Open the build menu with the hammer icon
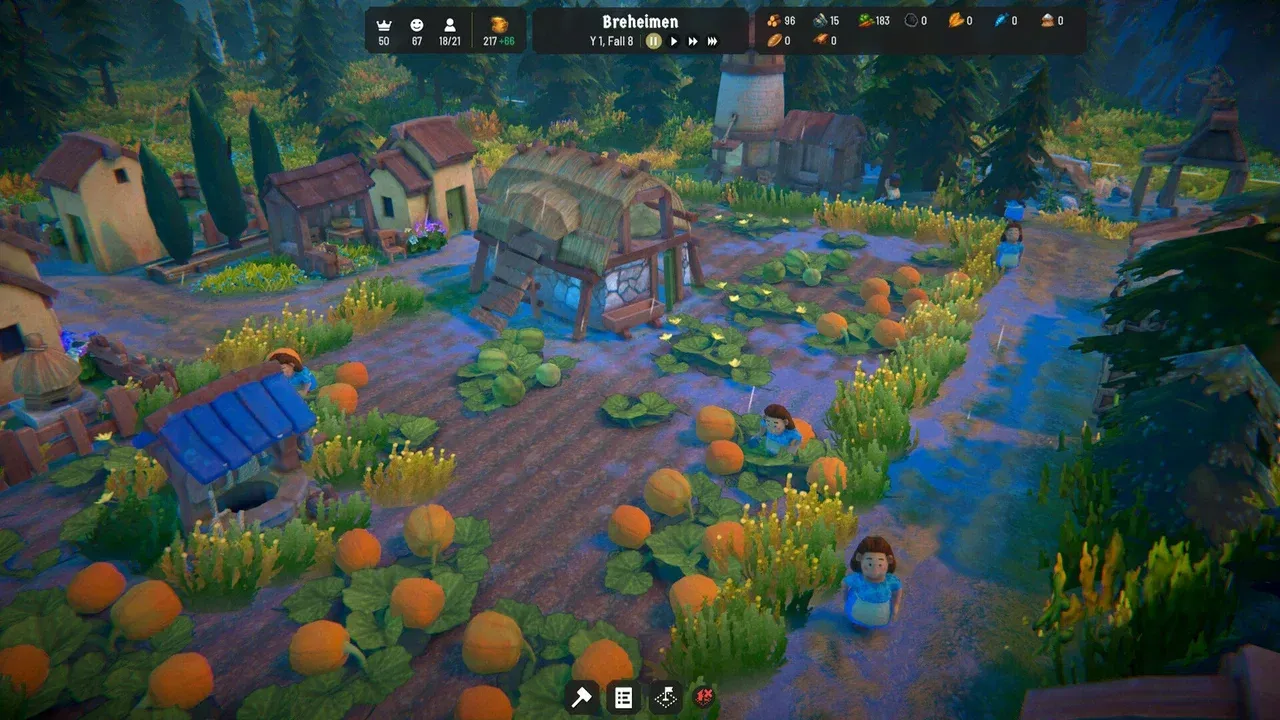This screenshot has height=720, width=1280. 581,697
